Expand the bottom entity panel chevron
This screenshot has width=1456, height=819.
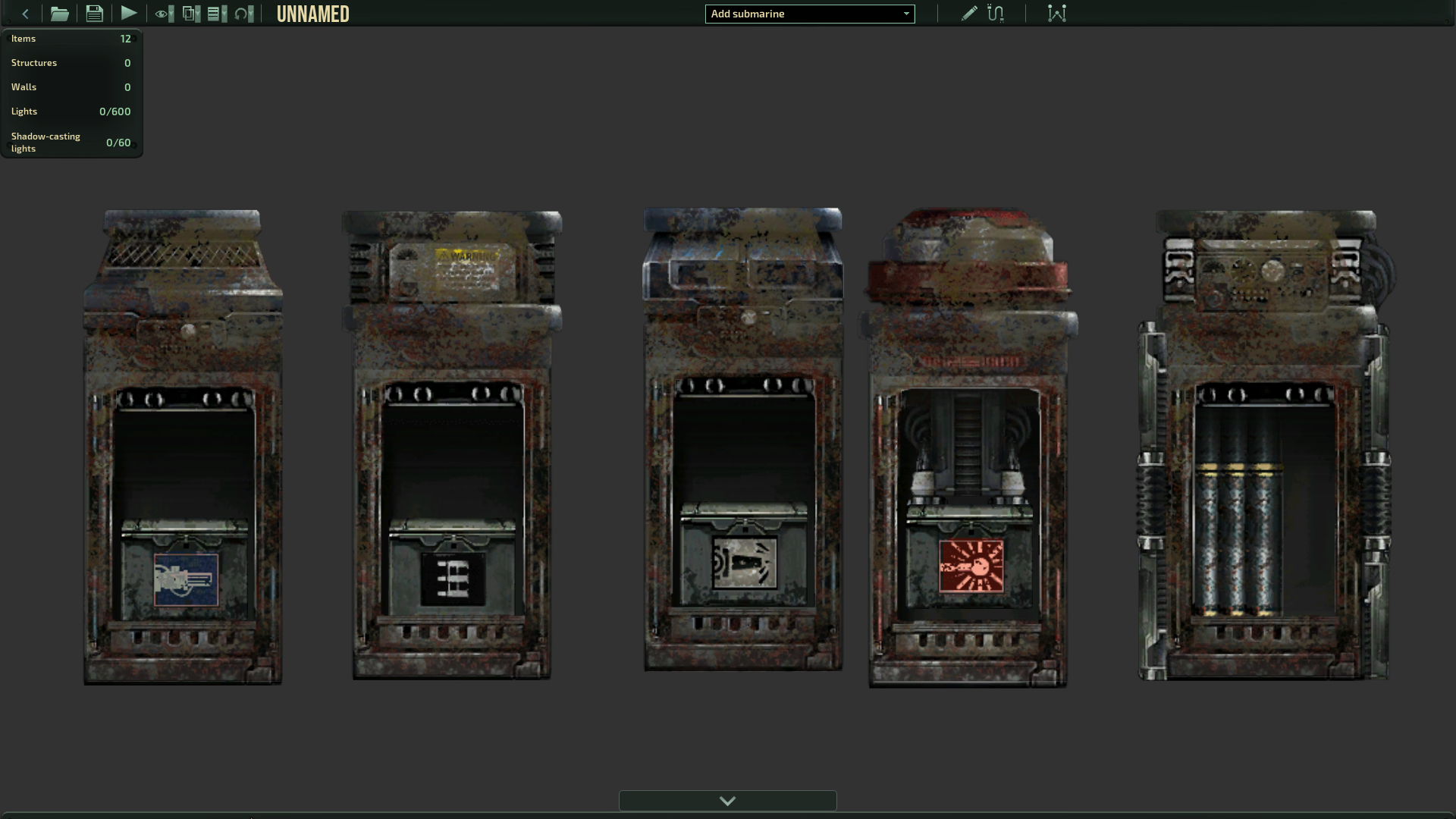727,800
